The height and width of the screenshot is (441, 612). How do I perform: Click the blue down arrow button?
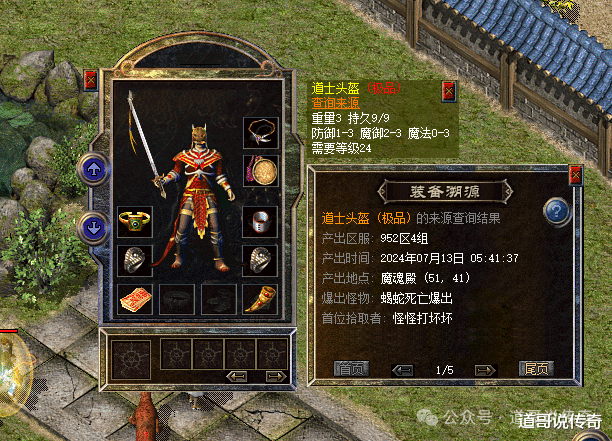pyautogui.click(x=92, y=225)
